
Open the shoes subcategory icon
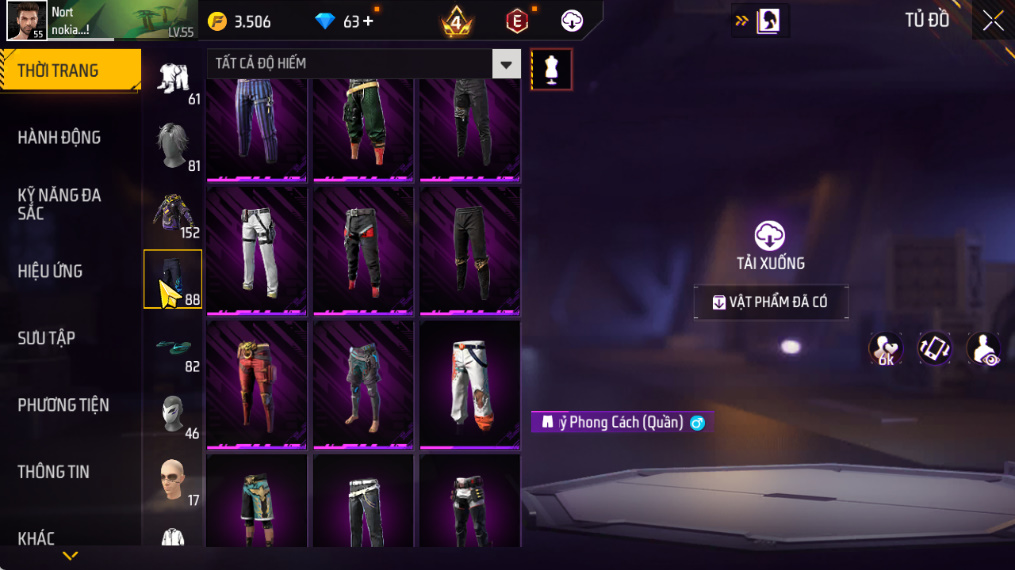[x=173, y=346]
